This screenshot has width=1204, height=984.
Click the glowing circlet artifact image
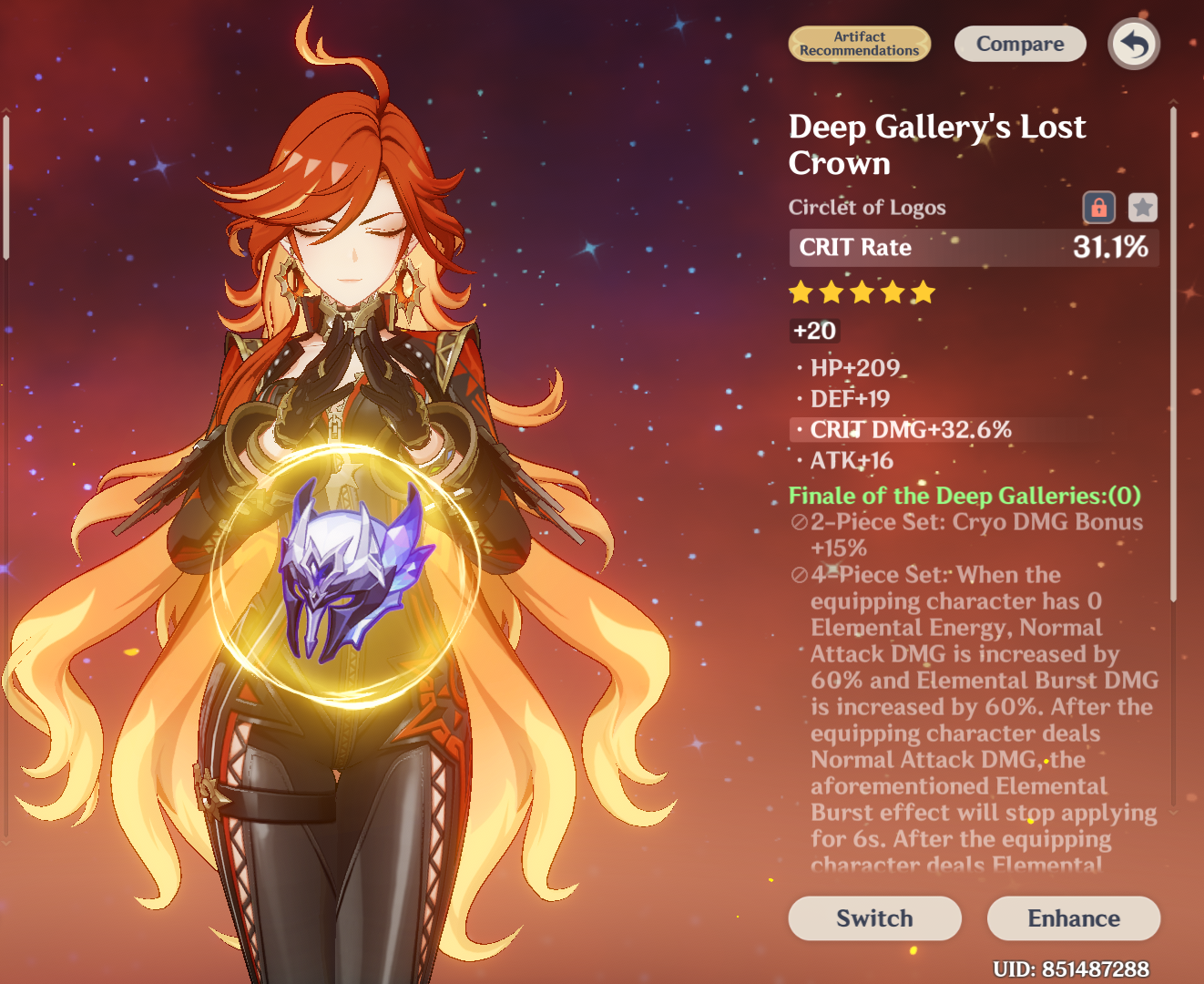(x=346, y=574)
